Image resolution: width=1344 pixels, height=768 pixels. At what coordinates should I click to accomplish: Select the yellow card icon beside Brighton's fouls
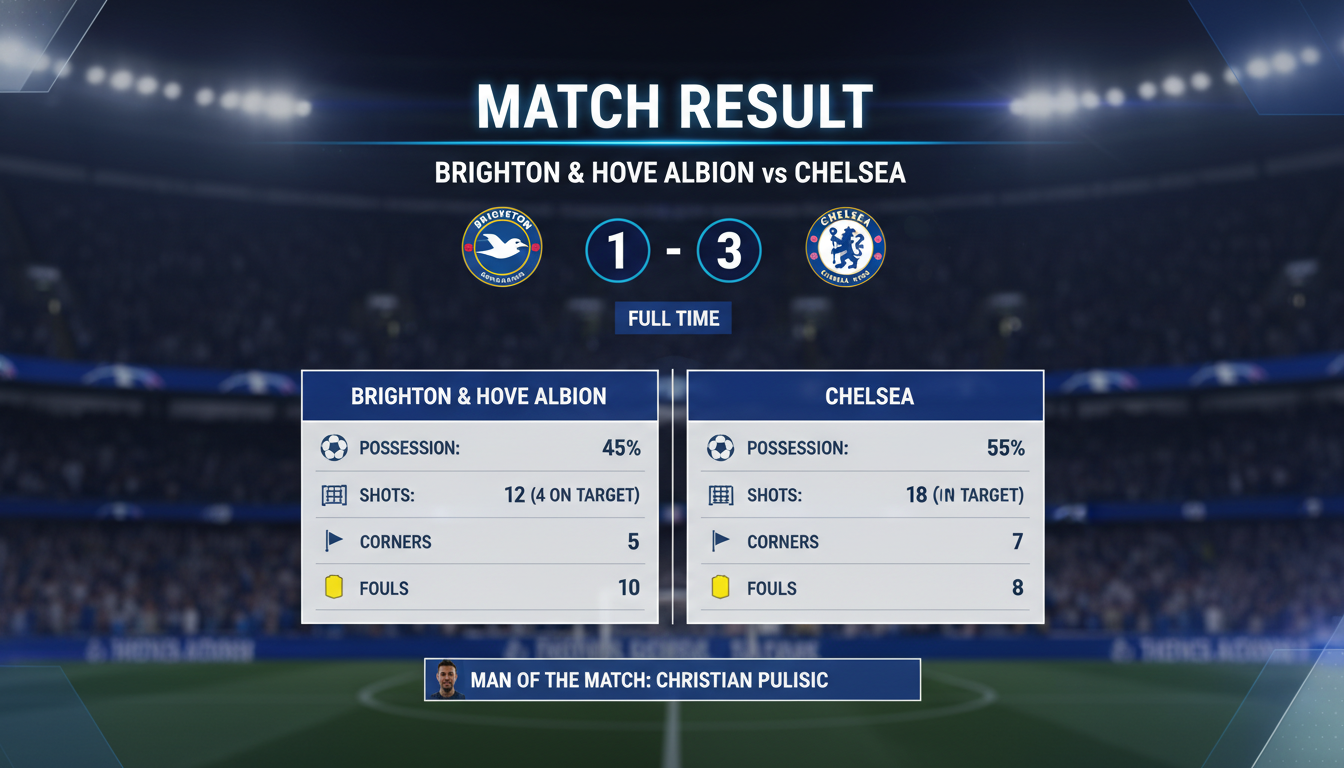[x=330, y=588]
